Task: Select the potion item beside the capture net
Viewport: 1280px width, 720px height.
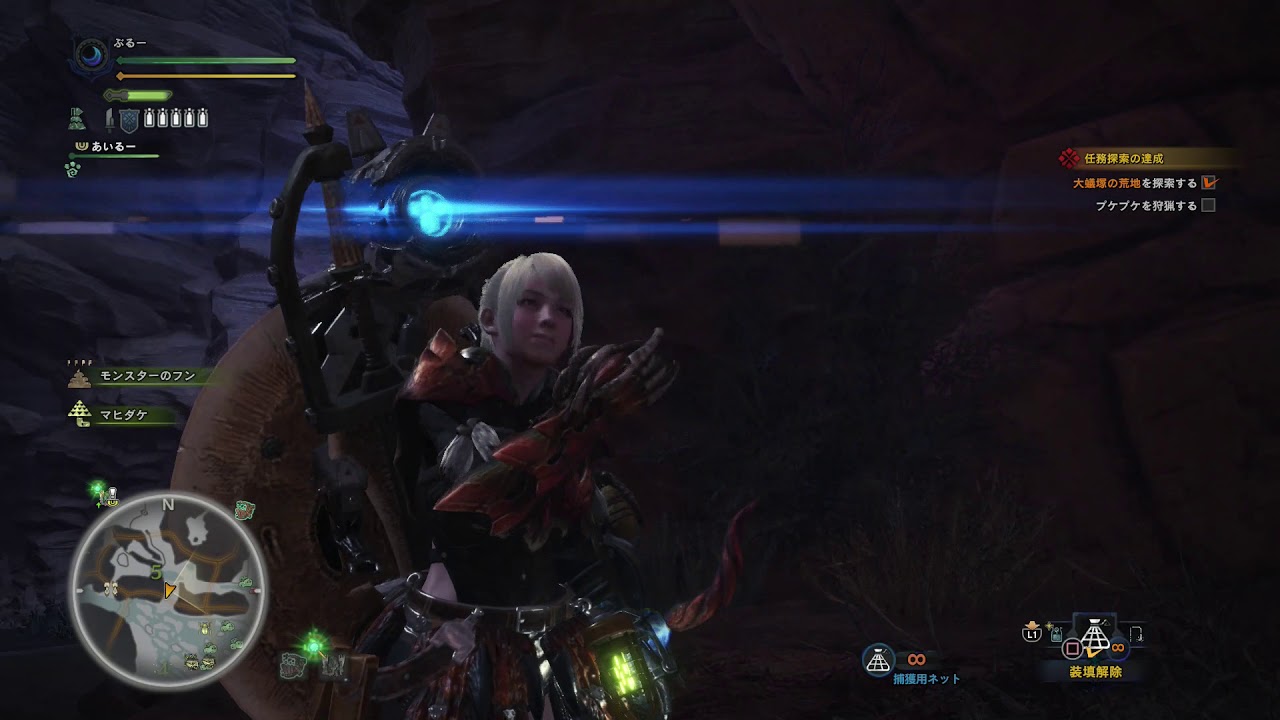Action: [x=1056, y=634]
